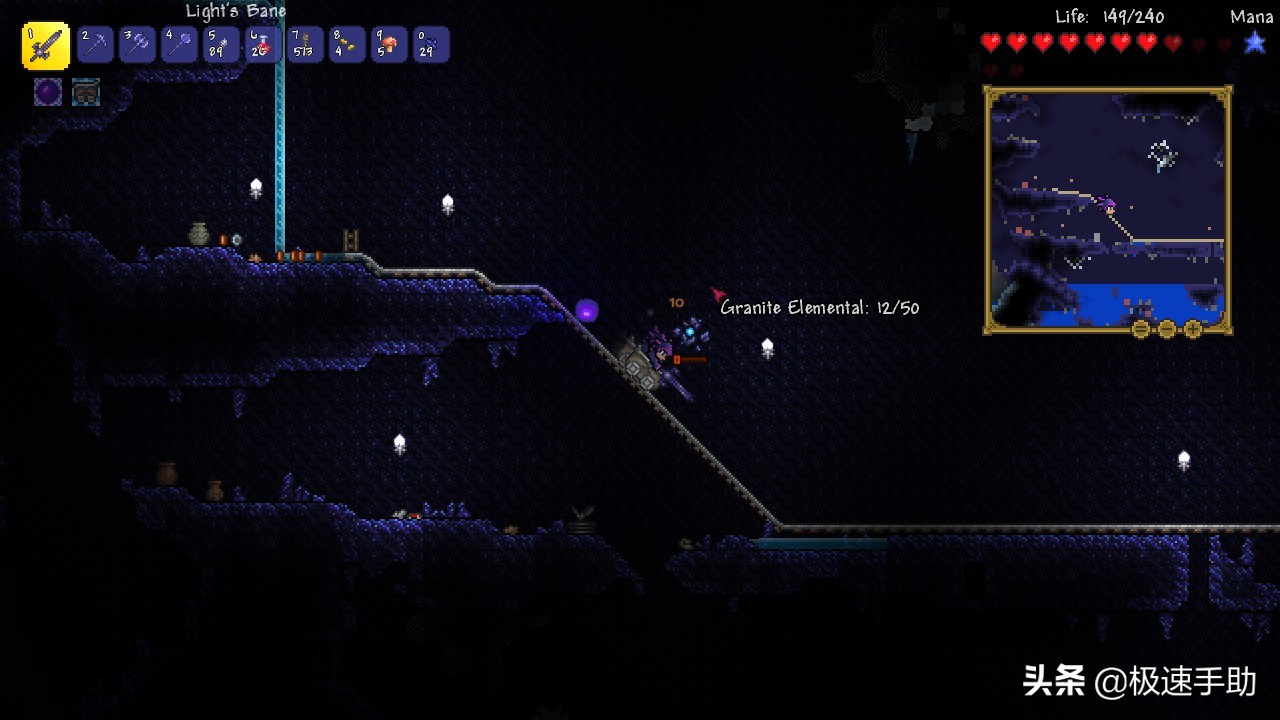Equip the purple orb staff in slot 4
Screen dimensions: 1280x720
[179, 44]
